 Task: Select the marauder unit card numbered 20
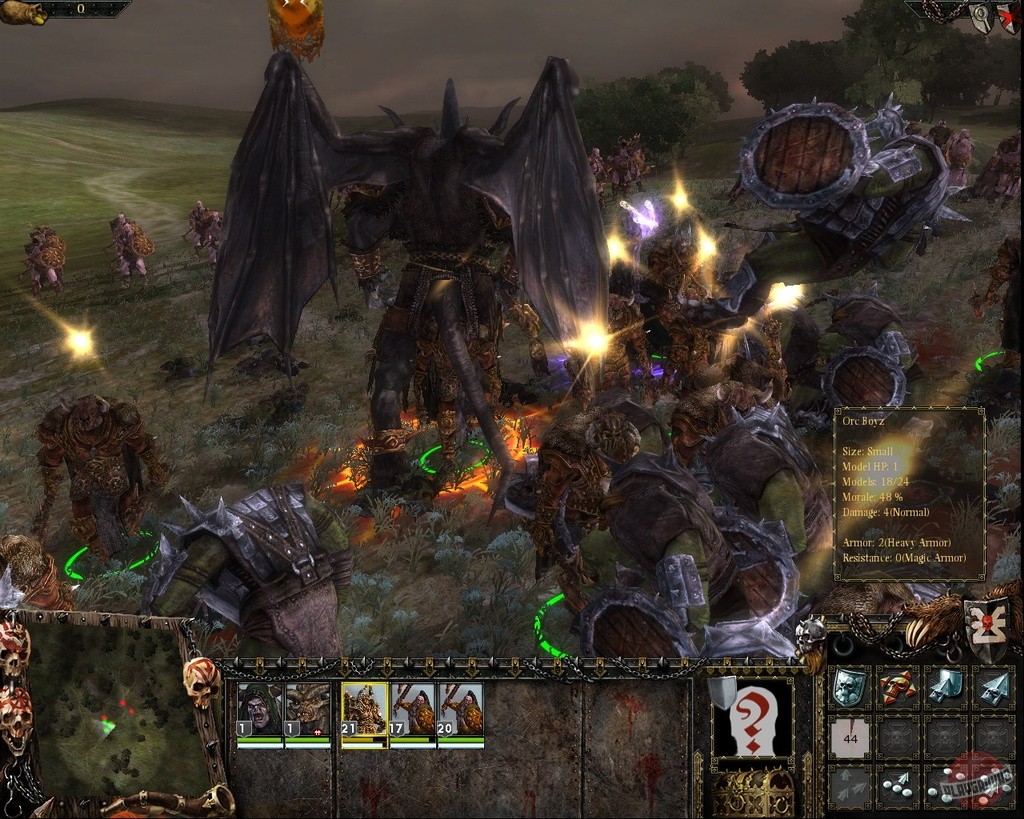tap(460, 711)
